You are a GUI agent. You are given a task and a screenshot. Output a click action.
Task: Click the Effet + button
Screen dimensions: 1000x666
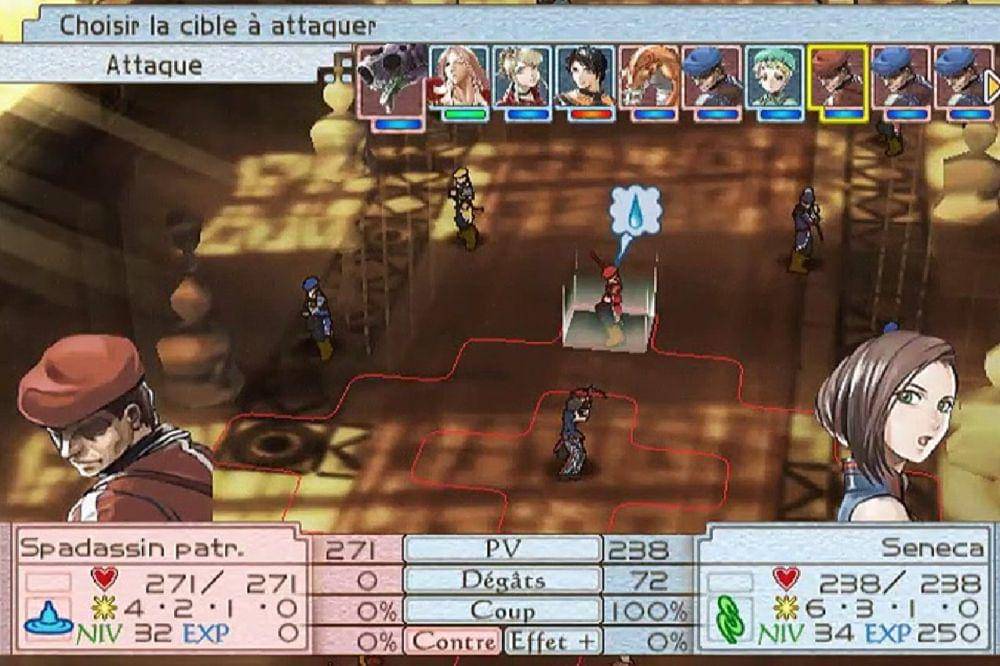pos(552,640)
